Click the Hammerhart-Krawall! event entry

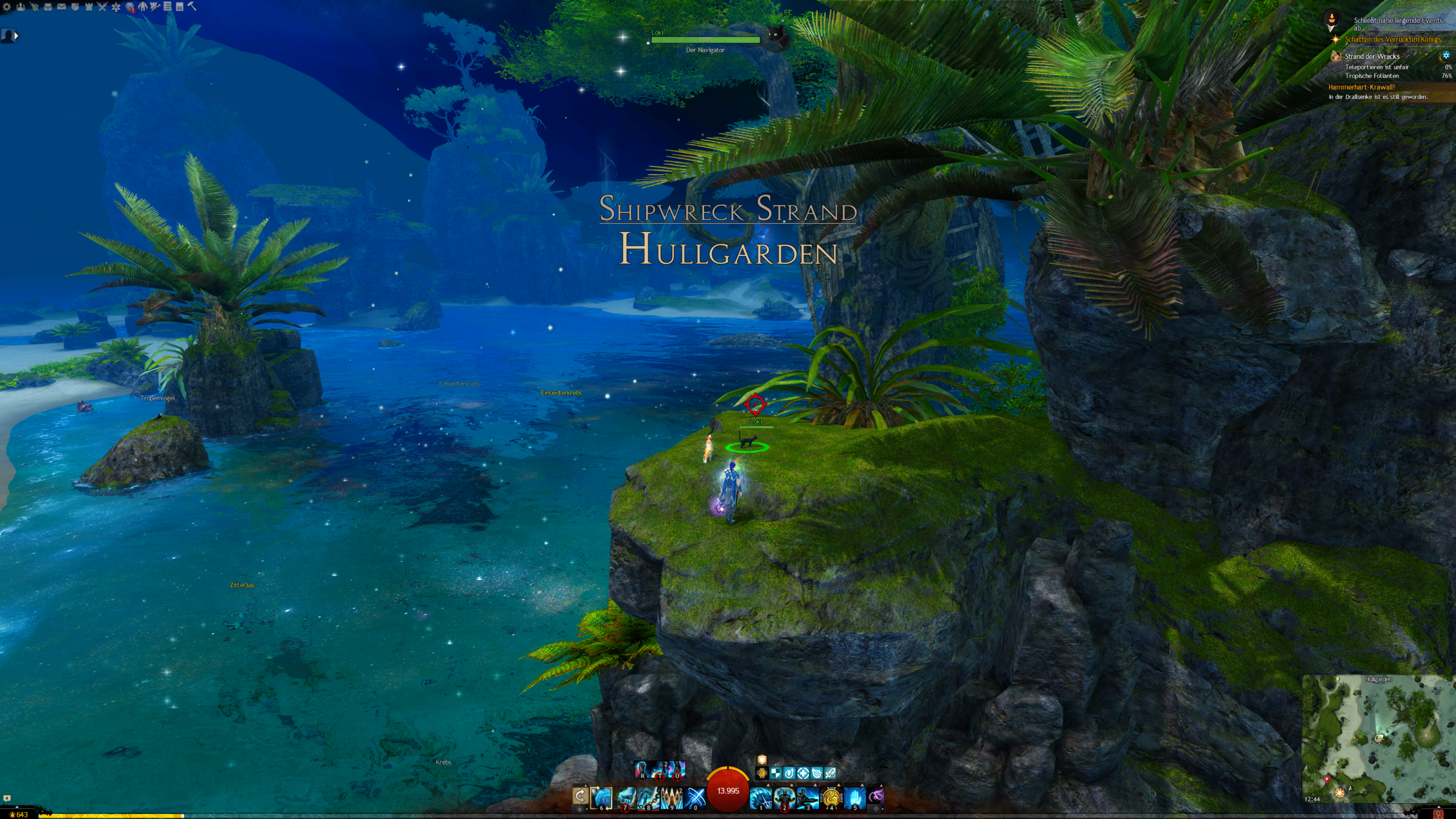(x=1361, y=87)
